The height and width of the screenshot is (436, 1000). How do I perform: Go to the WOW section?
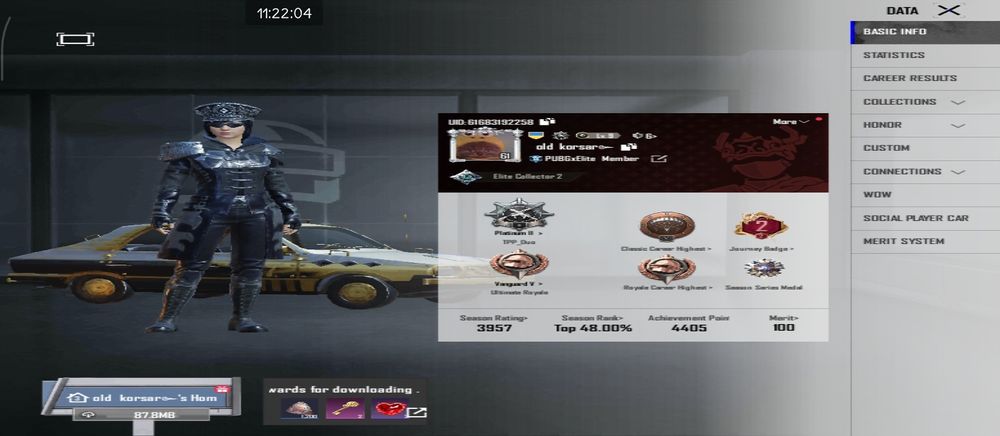pyautogui.click(x=877, y=195)
